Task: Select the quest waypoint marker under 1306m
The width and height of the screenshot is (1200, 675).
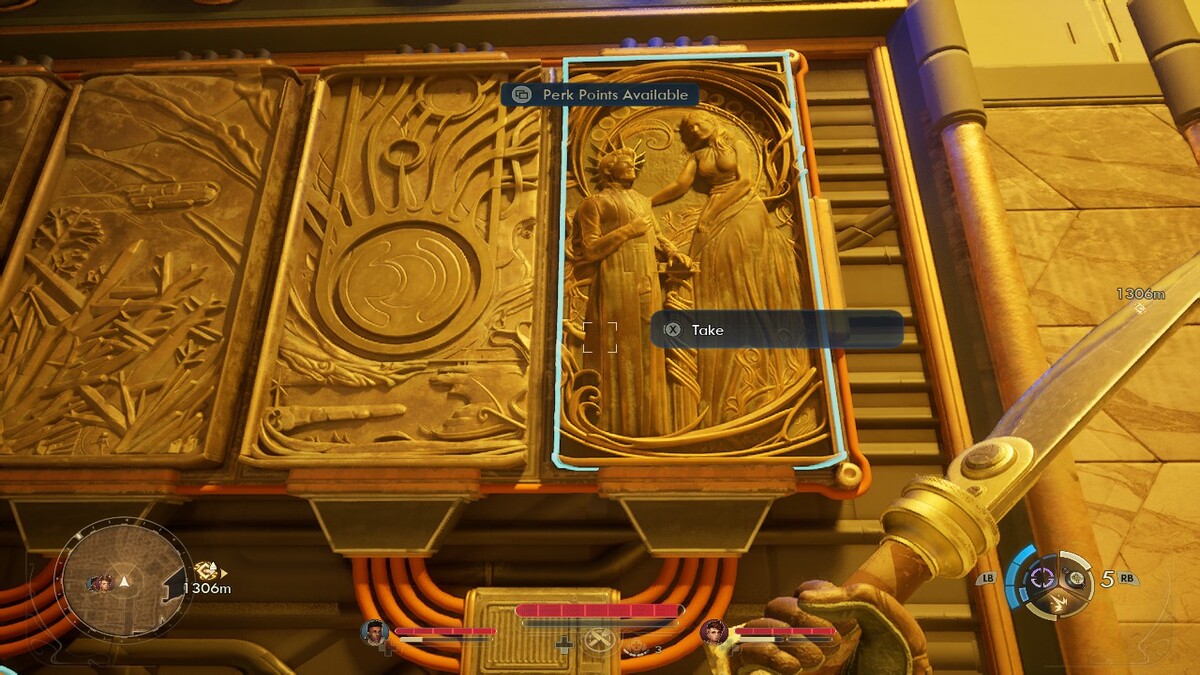Action: (x=1142, y=310)
